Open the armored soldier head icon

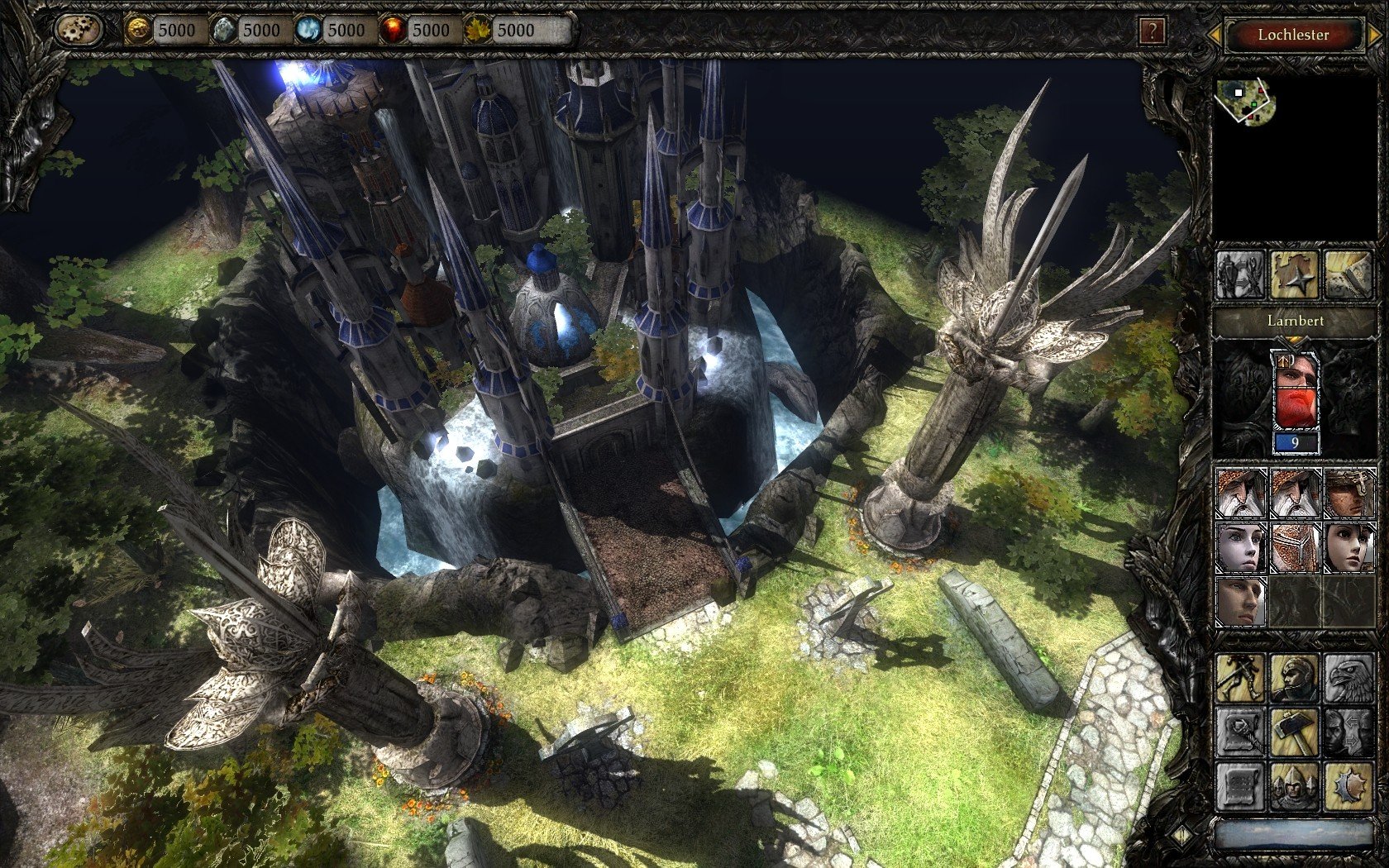(x=1294, y=678)
